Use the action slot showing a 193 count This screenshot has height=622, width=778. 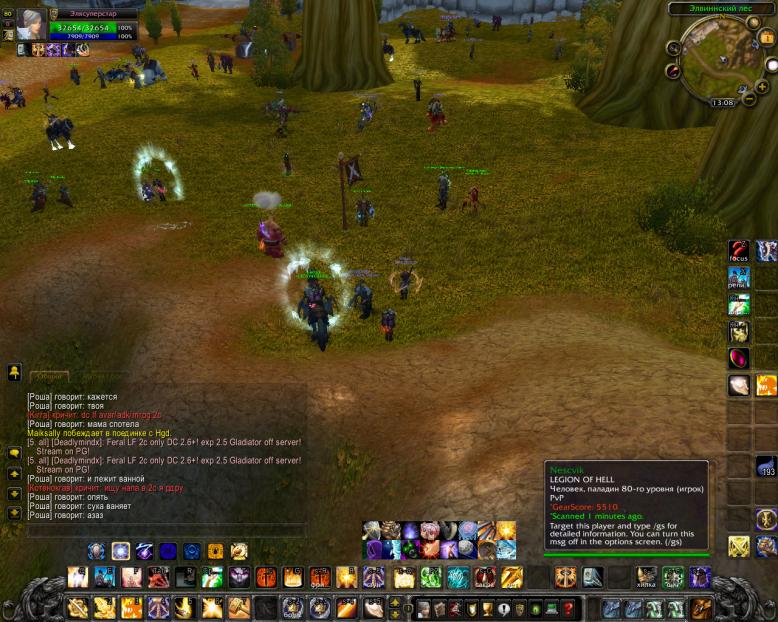[x=766, y=466]
